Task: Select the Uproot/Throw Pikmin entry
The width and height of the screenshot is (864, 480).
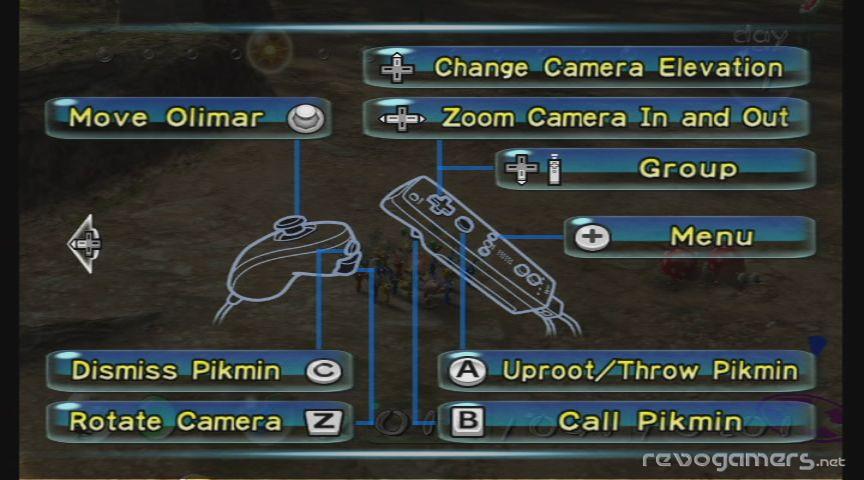Action: 626,371
